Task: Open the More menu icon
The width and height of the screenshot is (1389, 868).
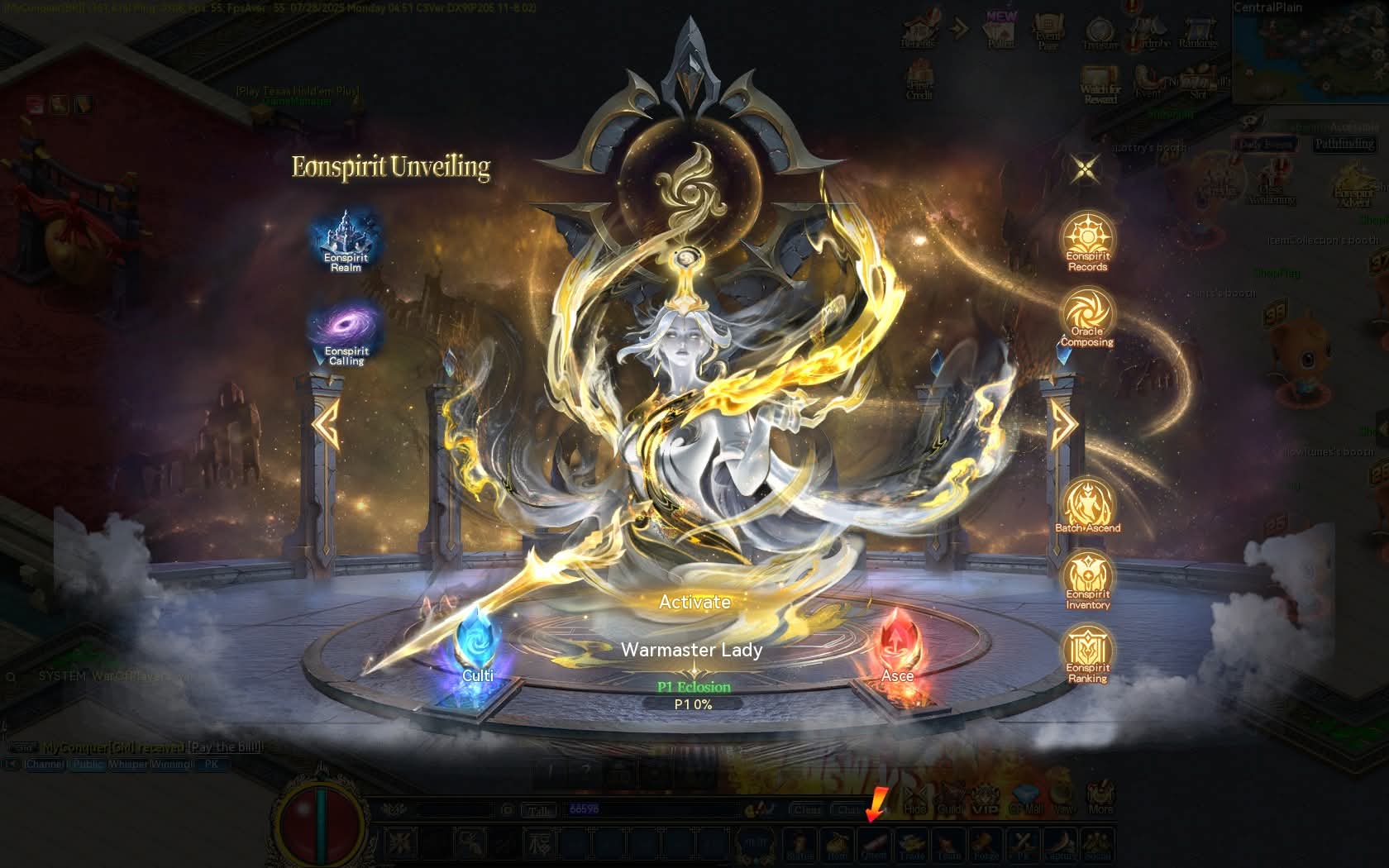Action: [1100, 798]
